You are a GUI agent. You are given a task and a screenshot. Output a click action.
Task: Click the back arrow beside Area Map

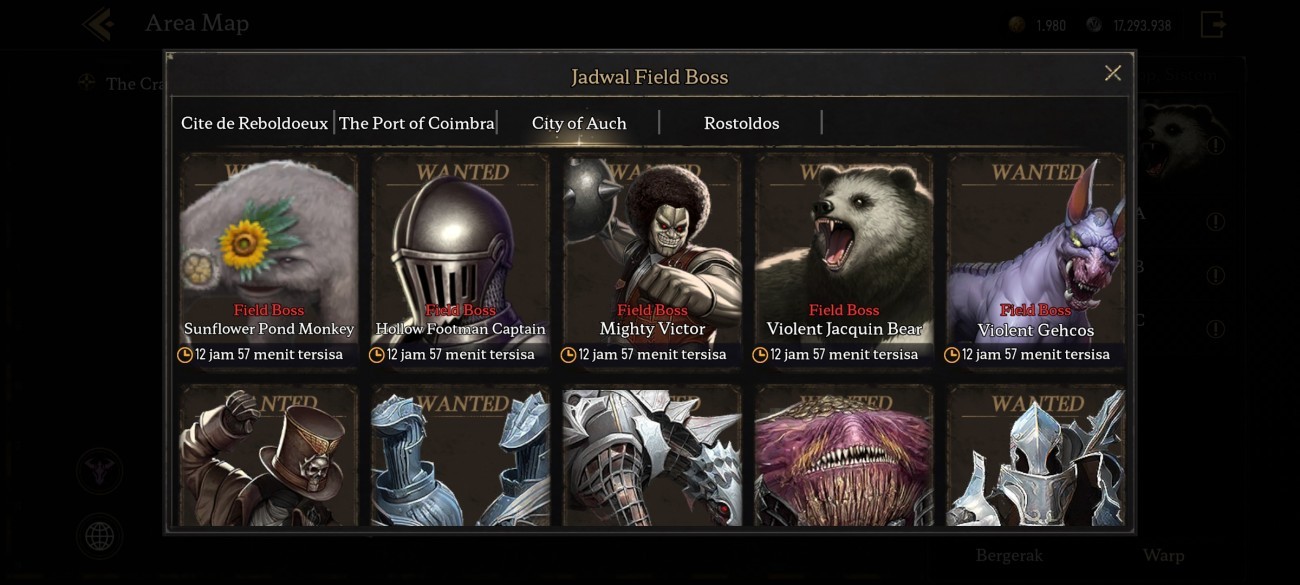[x=99, y=23]
